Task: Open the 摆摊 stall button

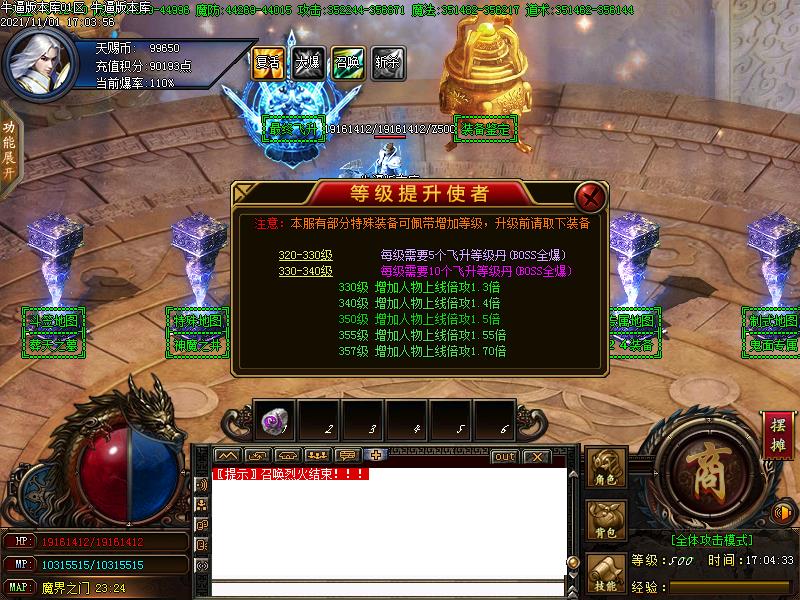Action: pos(779,435)
